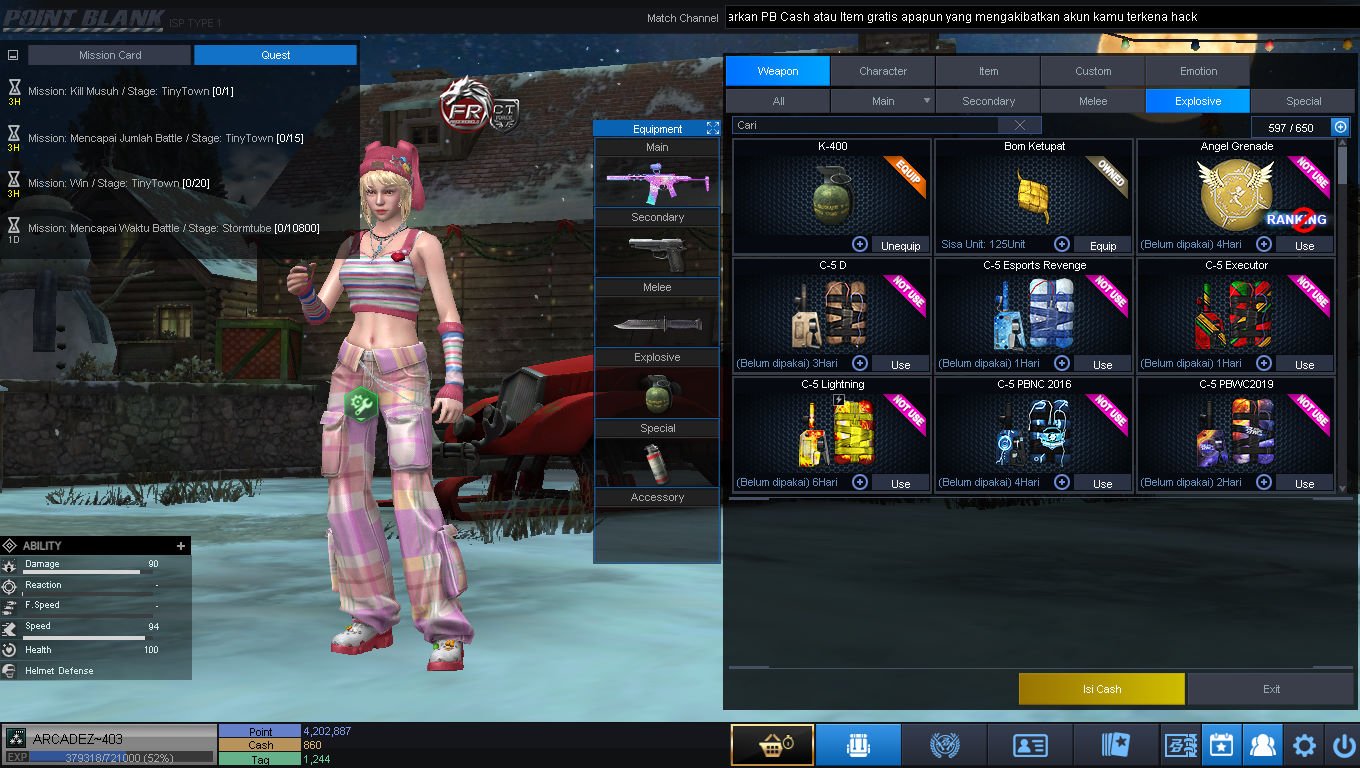1360x768 pixels.
Task: Unequip the K-400 grenade
Action: [x=900, y=245]
